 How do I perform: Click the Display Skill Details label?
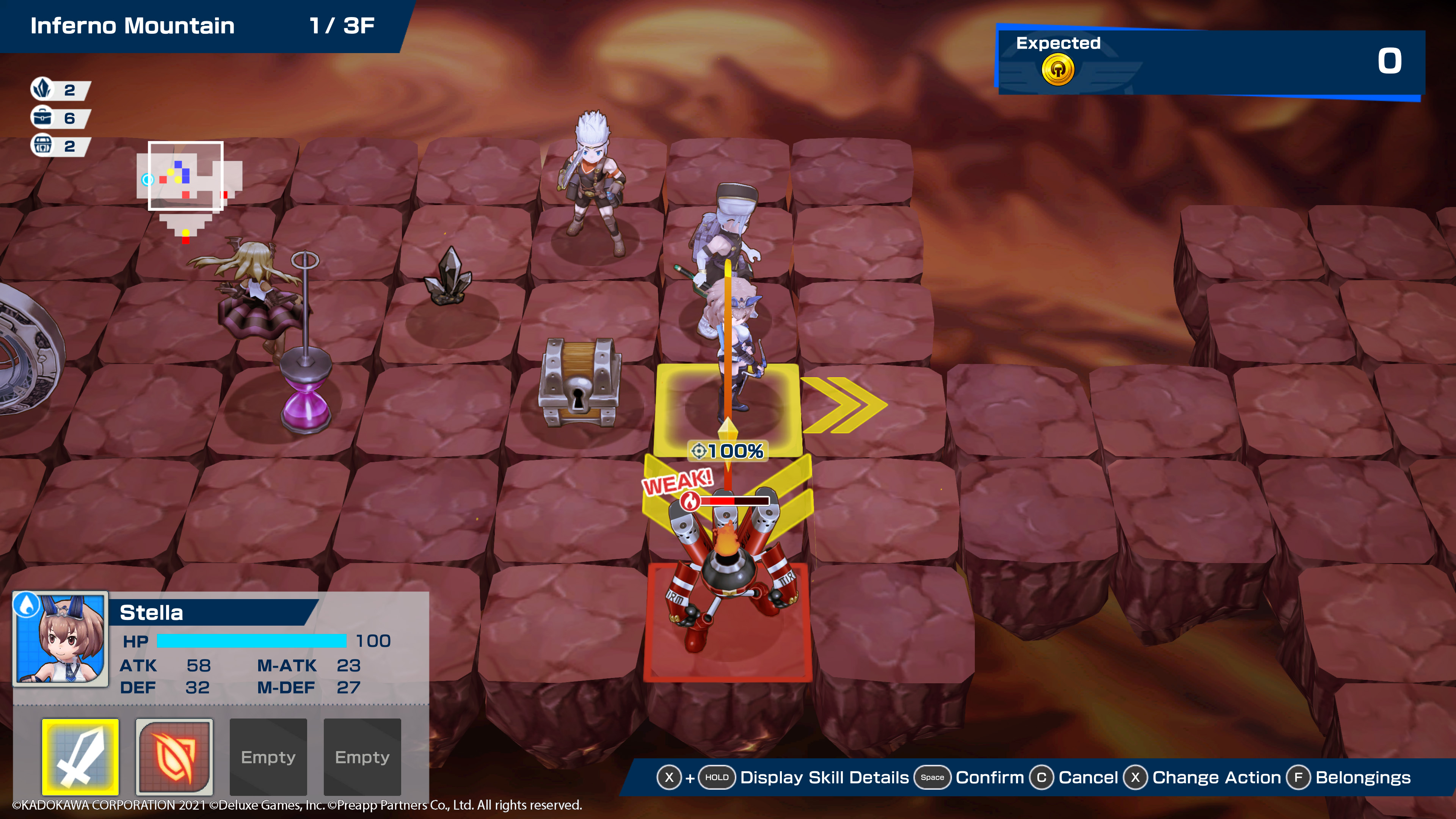[824, 778]
